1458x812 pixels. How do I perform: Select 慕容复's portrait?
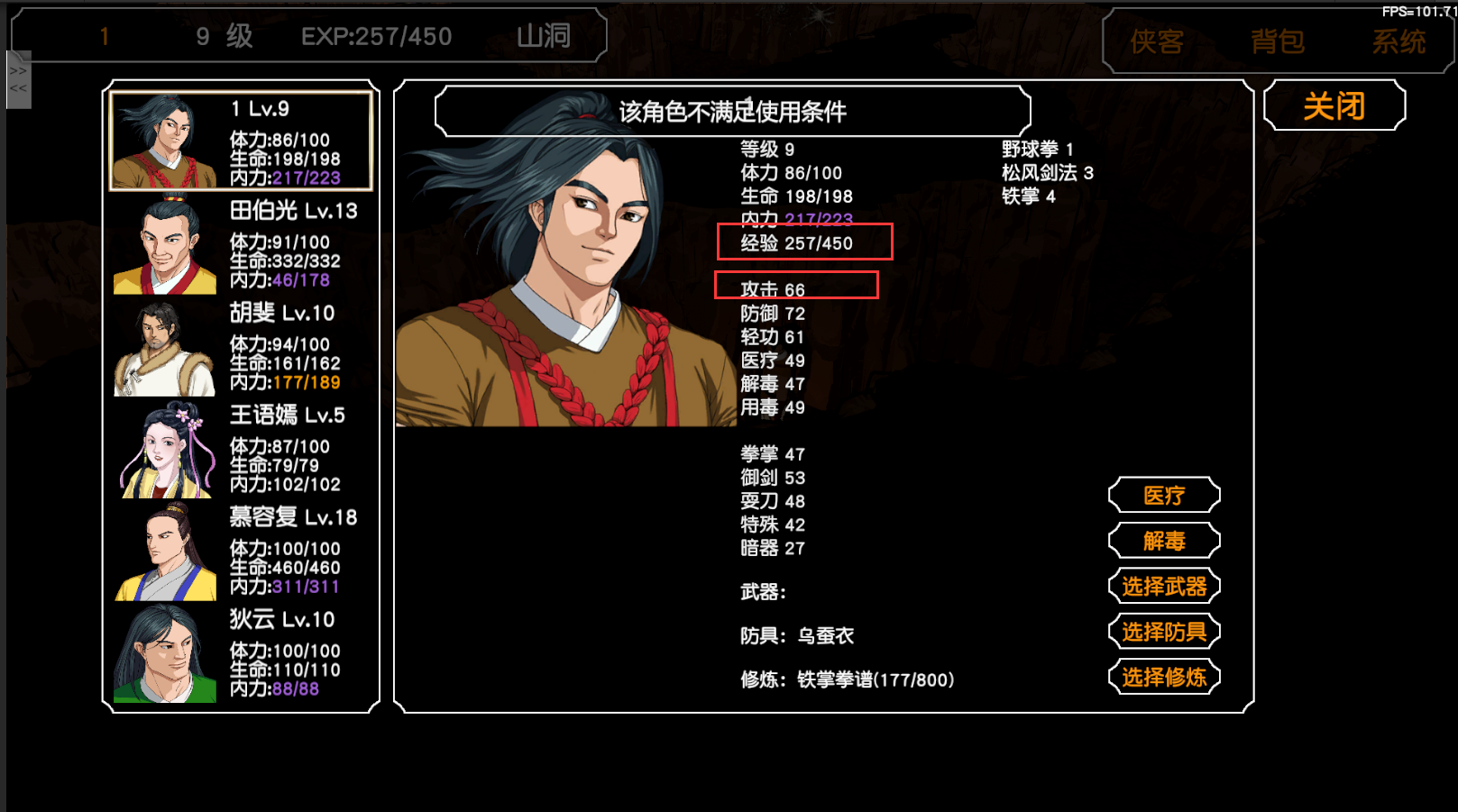[x=163, y=552]
